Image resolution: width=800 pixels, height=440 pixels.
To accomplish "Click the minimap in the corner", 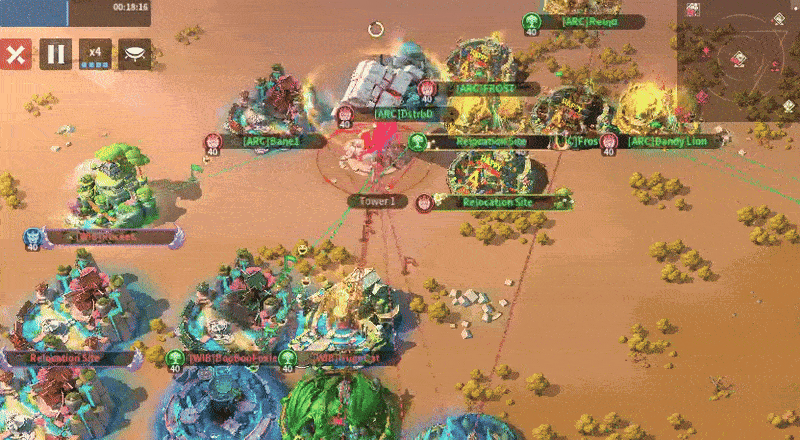I will coord(738,60).
